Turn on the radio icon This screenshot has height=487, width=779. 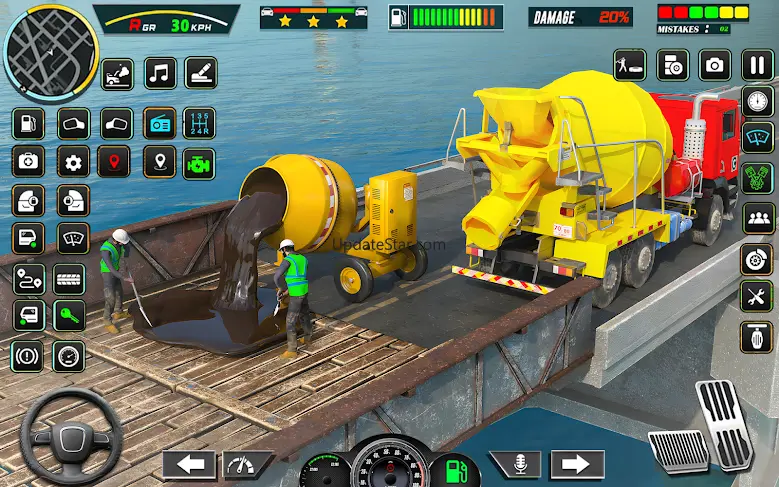click(160, 124)
